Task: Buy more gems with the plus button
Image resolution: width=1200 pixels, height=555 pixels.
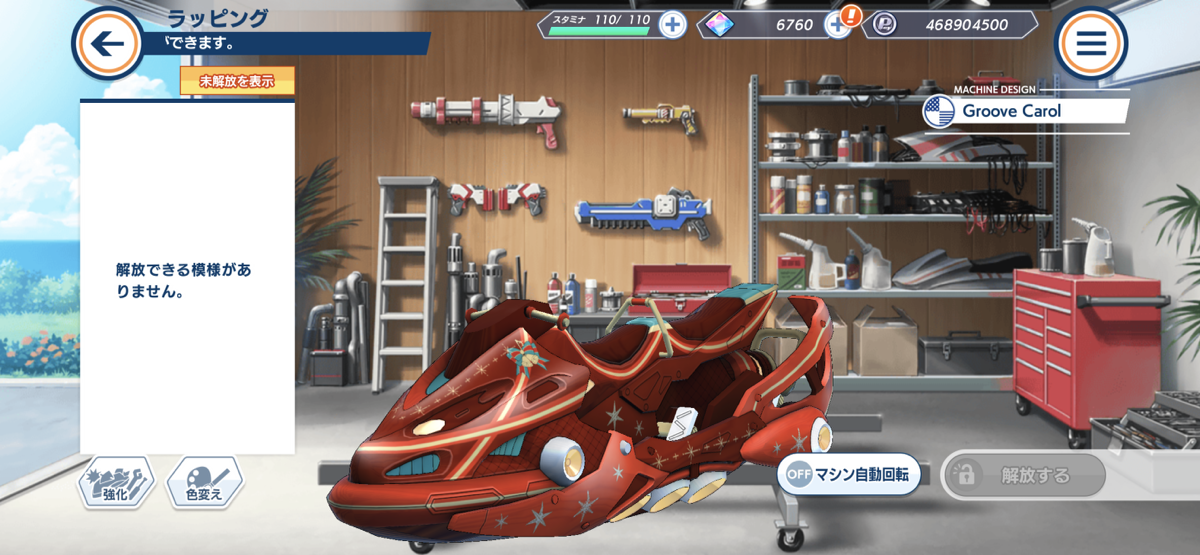Action: 837,25
